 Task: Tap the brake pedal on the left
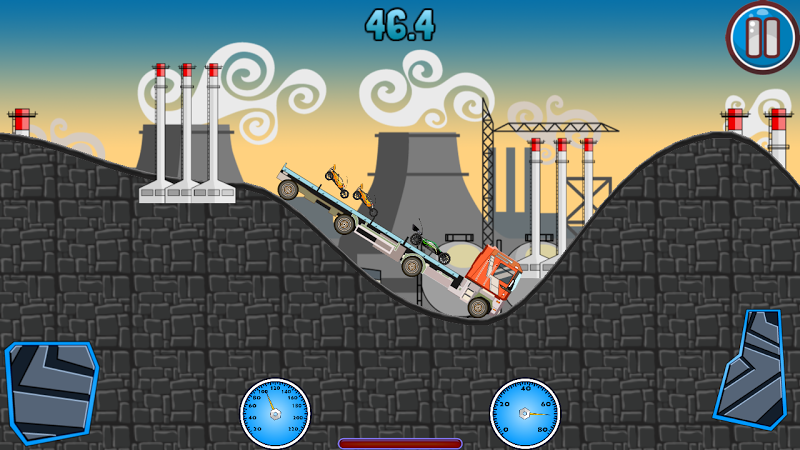coord(50,389)
